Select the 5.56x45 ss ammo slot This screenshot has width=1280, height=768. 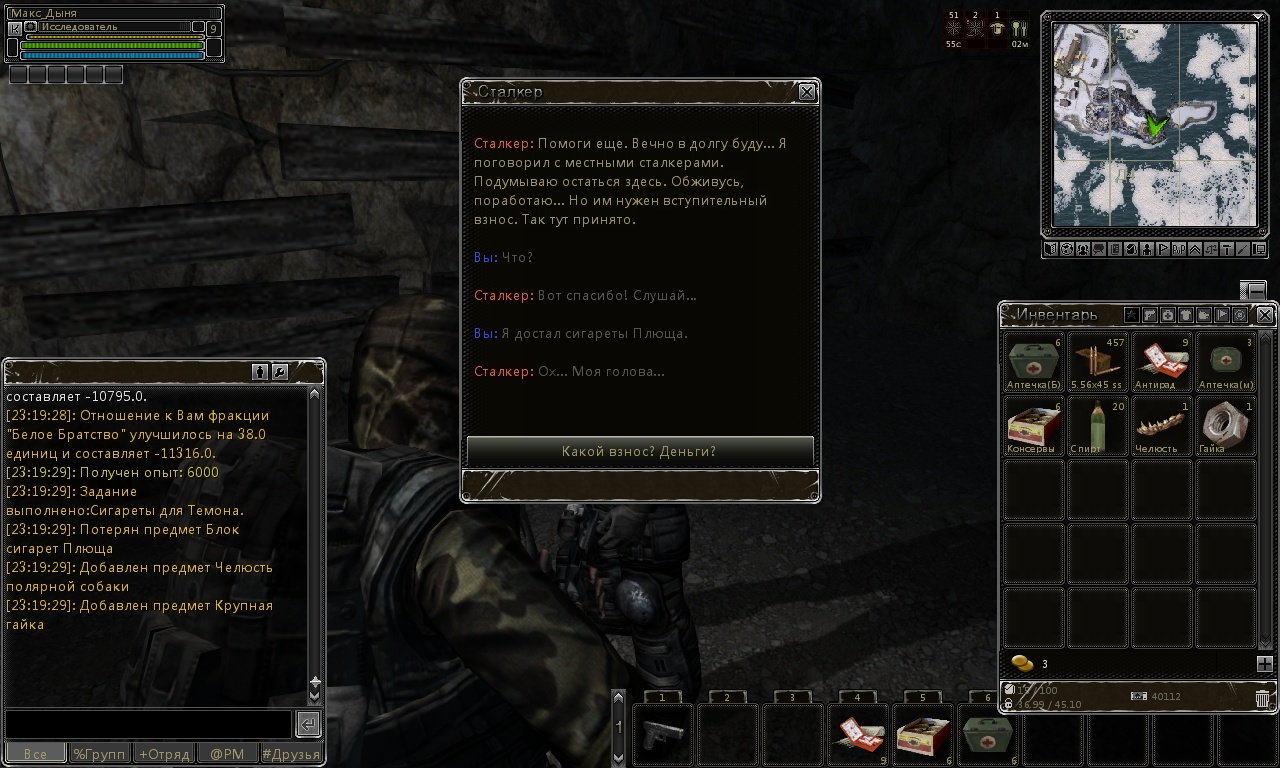(1097, 361)
